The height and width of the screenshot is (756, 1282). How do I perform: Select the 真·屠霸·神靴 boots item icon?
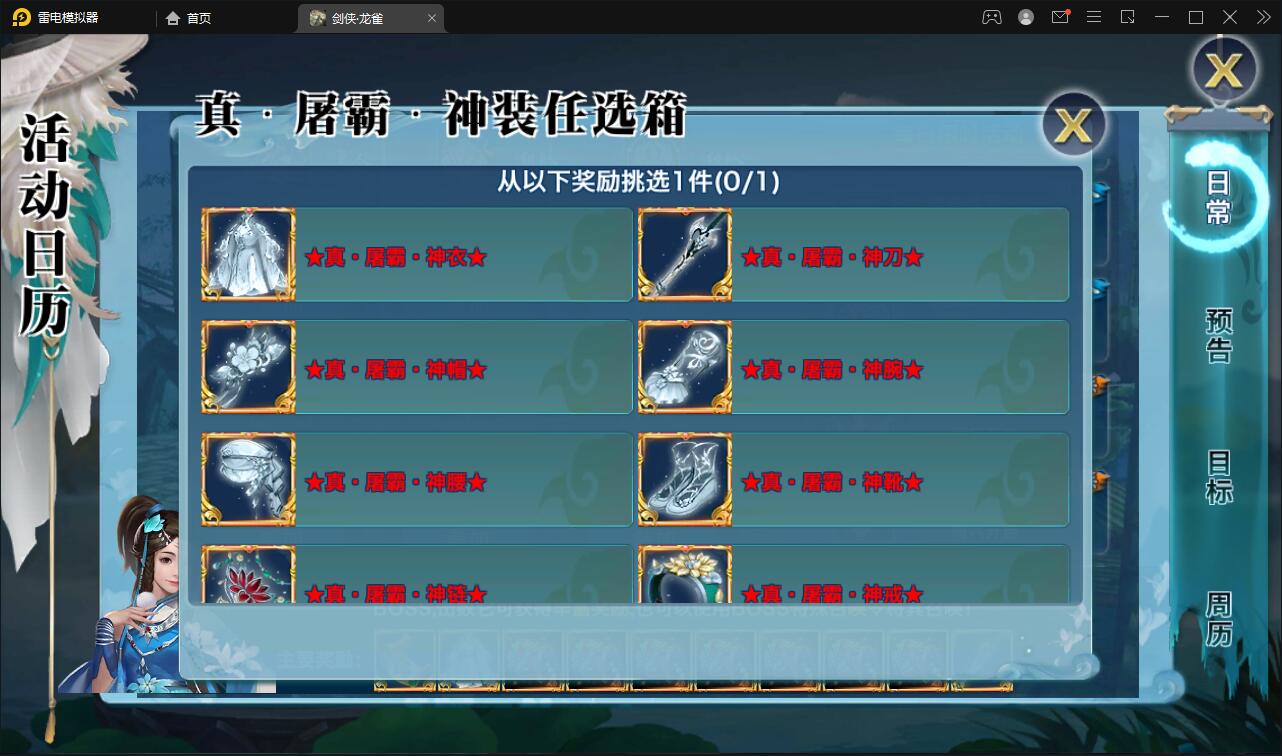coord(684,481)
